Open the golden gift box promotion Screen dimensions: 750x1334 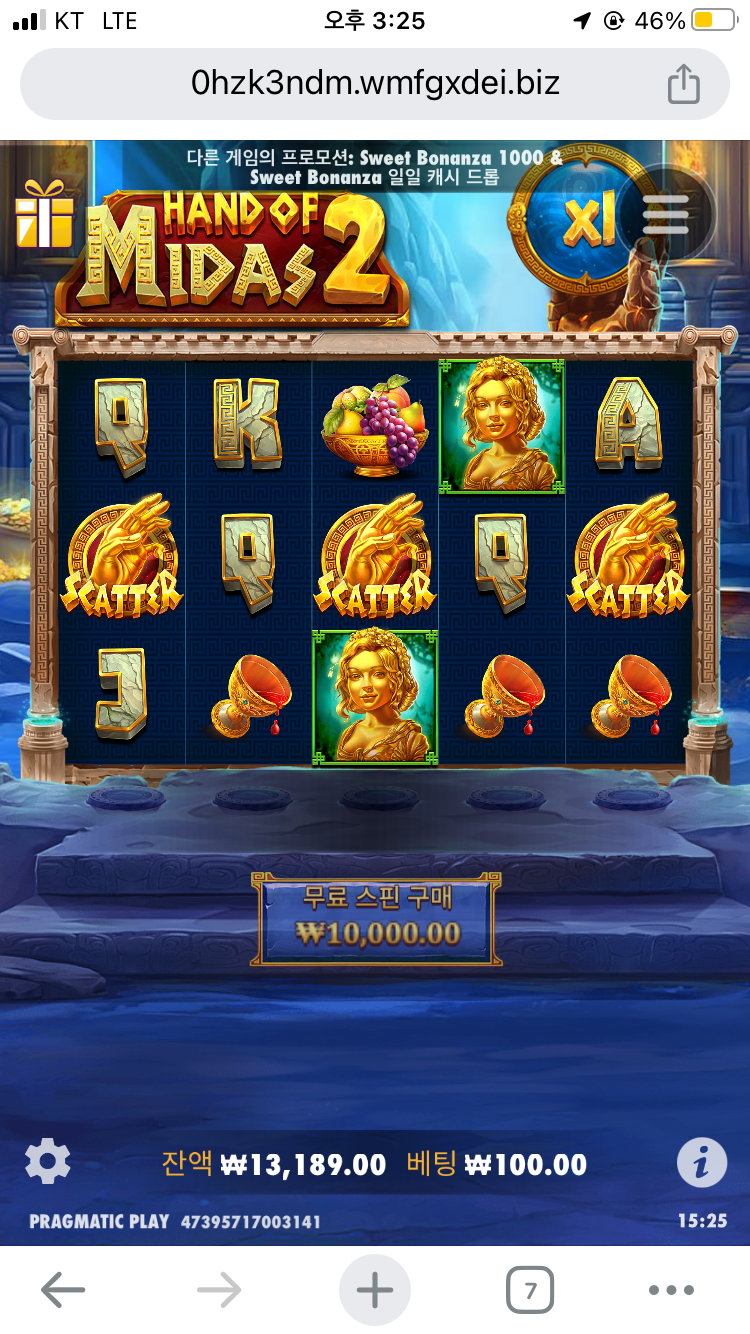44,214
